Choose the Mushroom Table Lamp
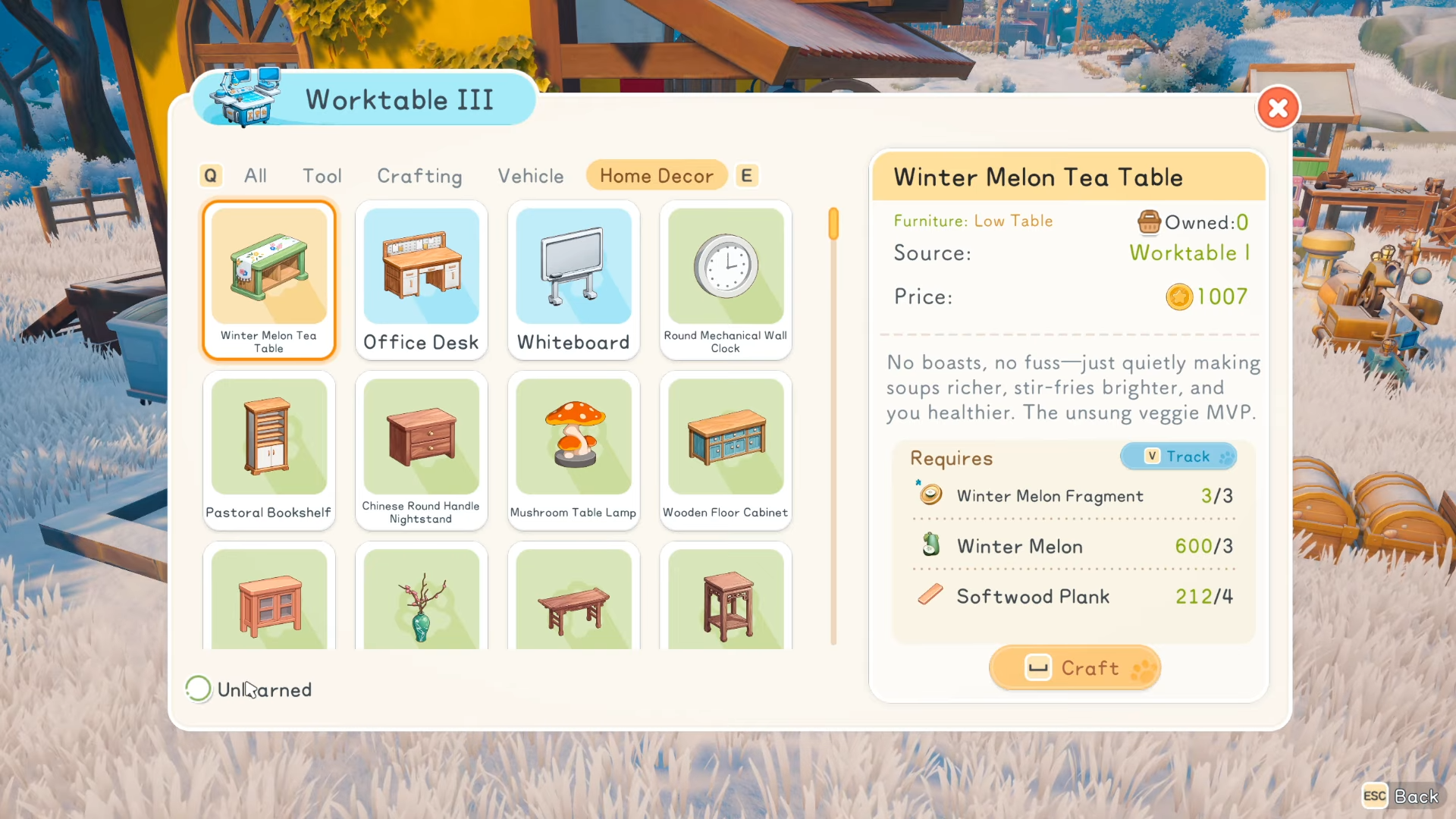The height and width of the screenshot is (819, 1456). [x=574, y=450]
